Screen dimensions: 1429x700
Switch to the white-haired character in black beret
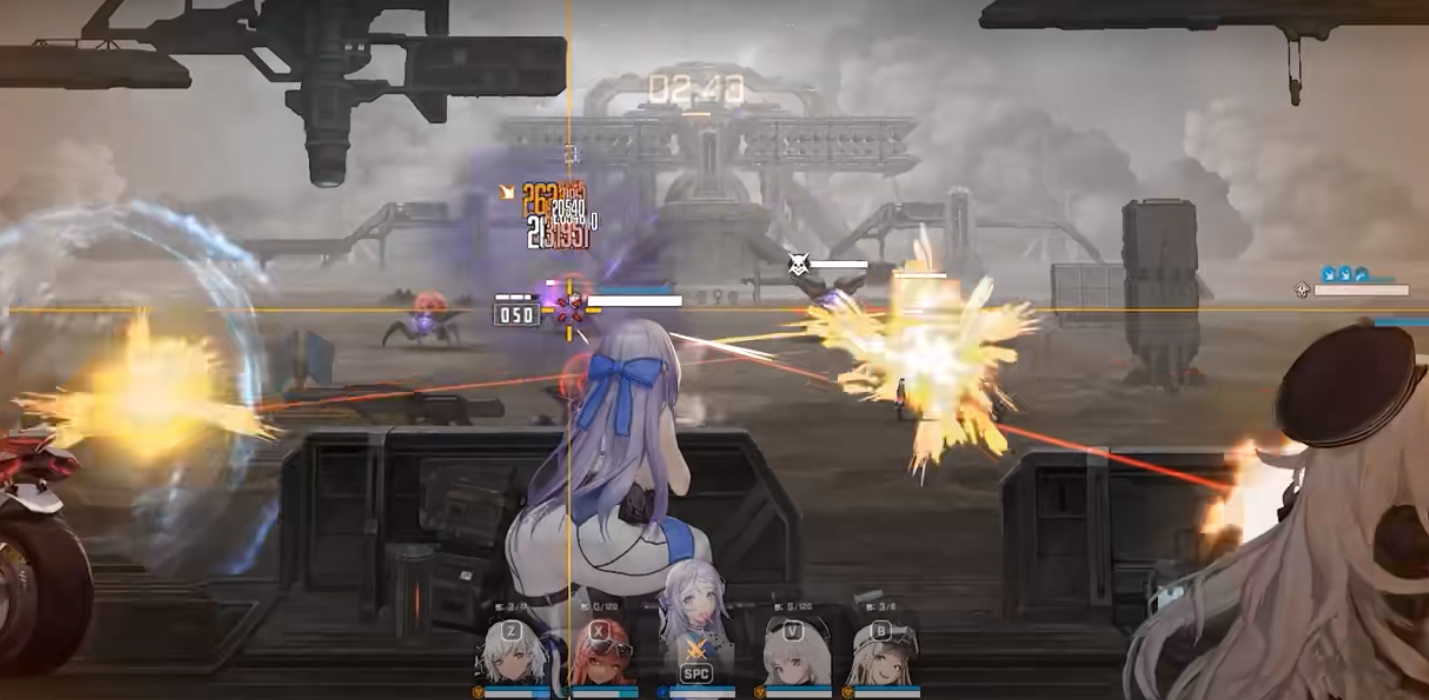pos(797,653)
